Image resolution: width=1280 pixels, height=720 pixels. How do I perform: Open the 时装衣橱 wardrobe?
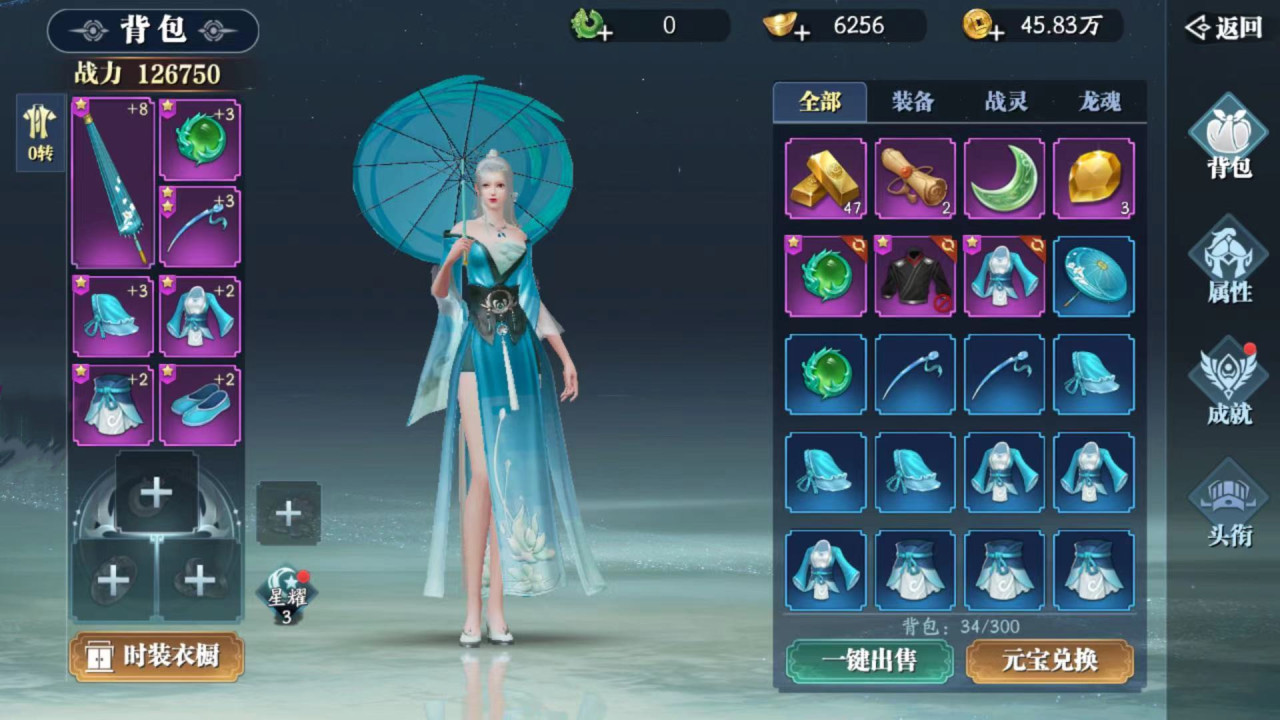pyautogui.click(x=157, y=657)
